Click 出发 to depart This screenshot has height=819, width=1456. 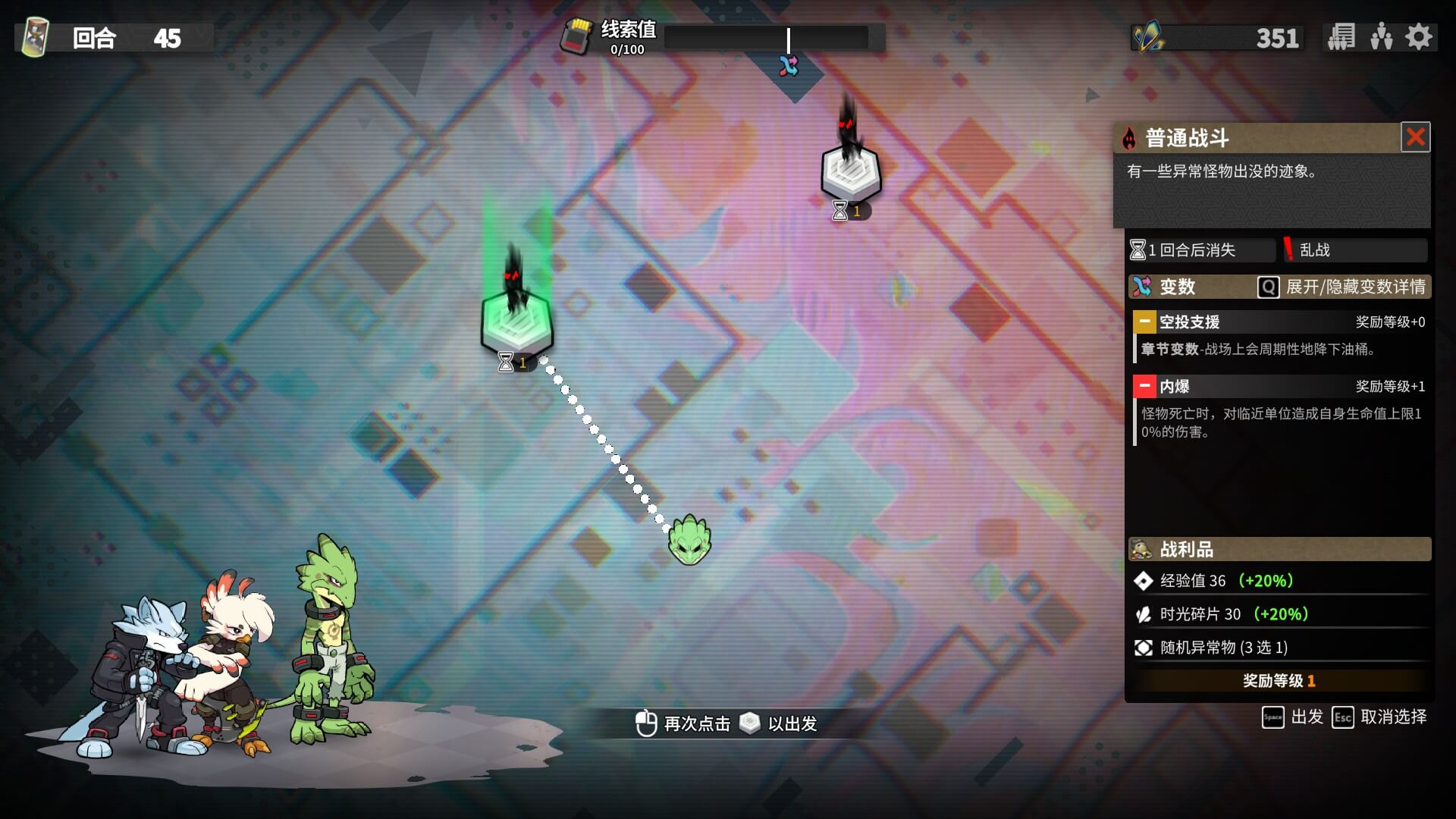click(x=1293, y=717)
